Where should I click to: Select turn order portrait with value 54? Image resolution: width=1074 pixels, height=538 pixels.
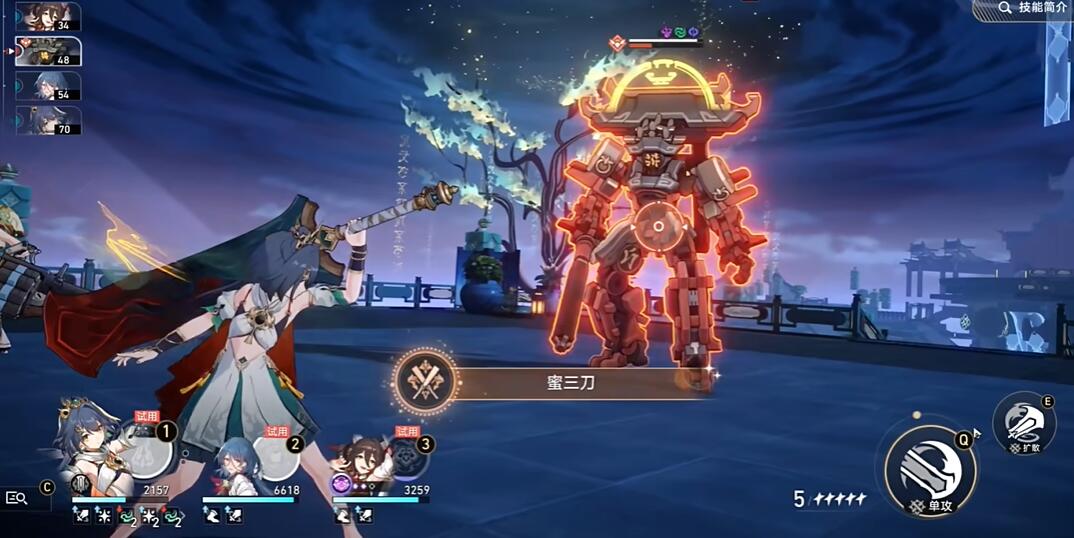(48, 86)
